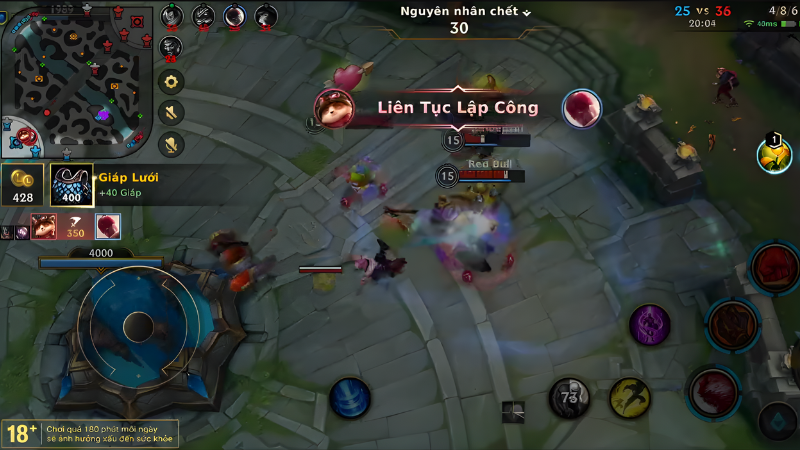Trigger the orange-brown middle ability
This screenshot has height=450, width=800.
coord(731,323)
